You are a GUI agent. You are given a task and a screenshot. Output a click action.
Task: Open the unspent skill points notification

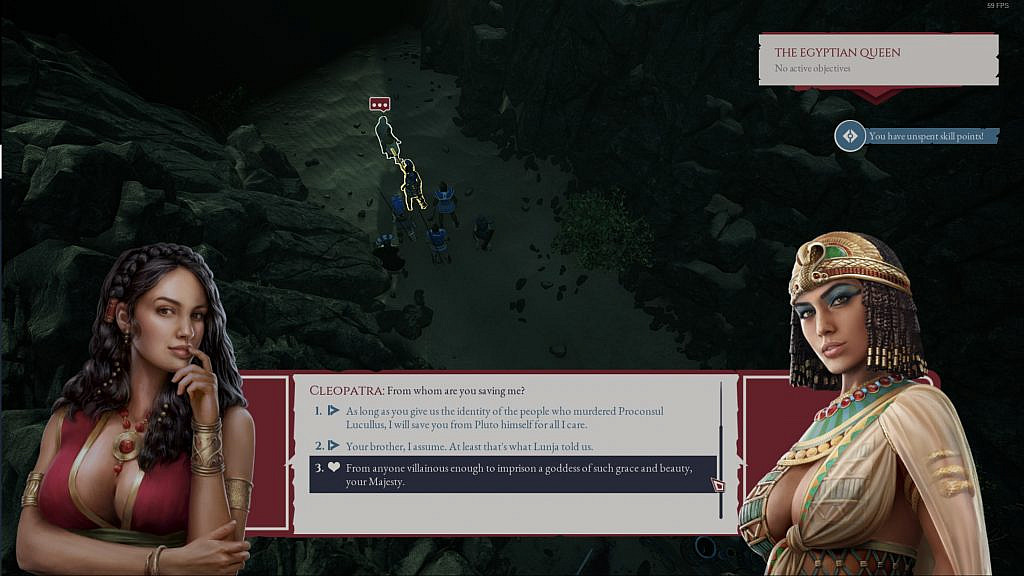tap(918, 136)
